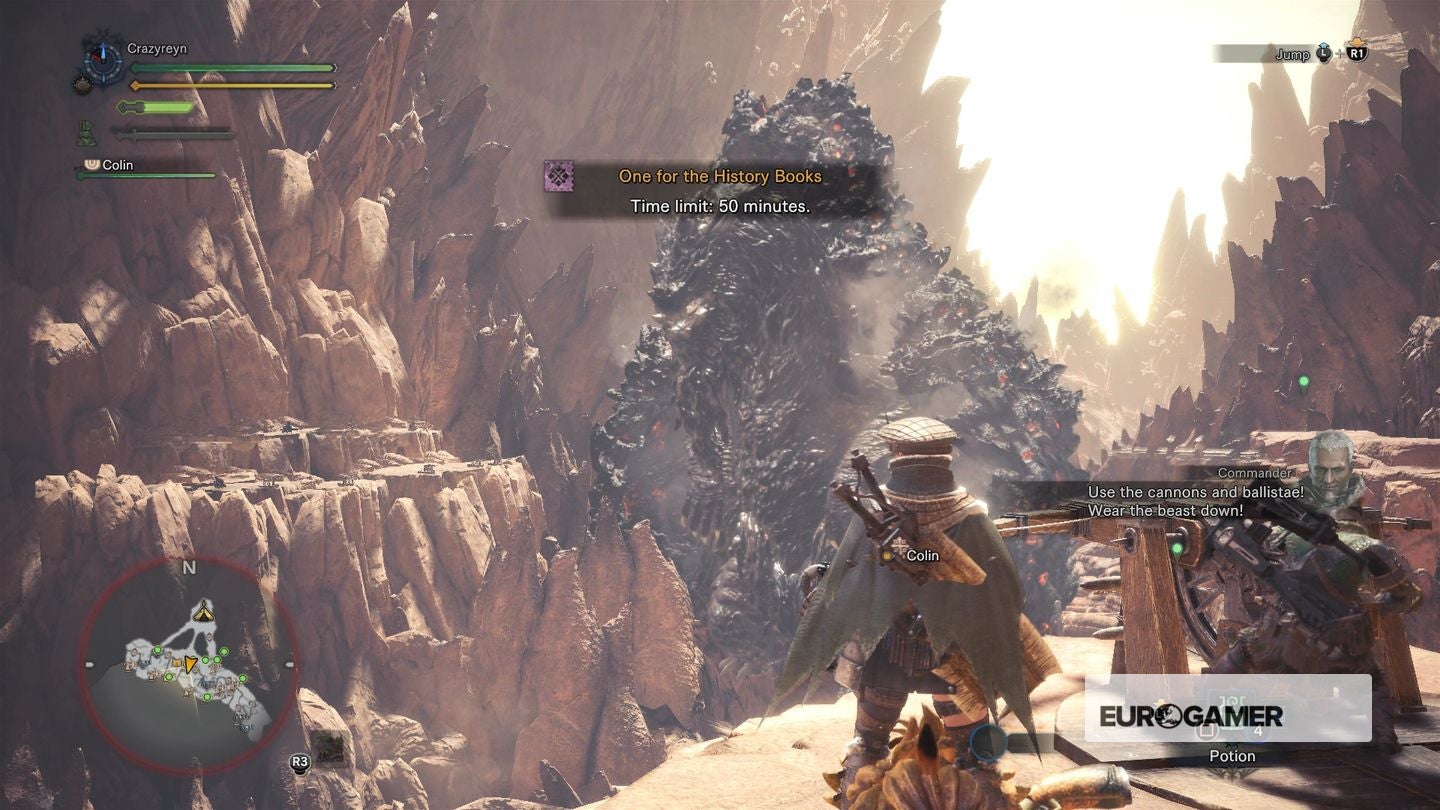1440x810 pixels.
Task: Open the map thumbnail beside the minimap
Action: click(328, 748)
